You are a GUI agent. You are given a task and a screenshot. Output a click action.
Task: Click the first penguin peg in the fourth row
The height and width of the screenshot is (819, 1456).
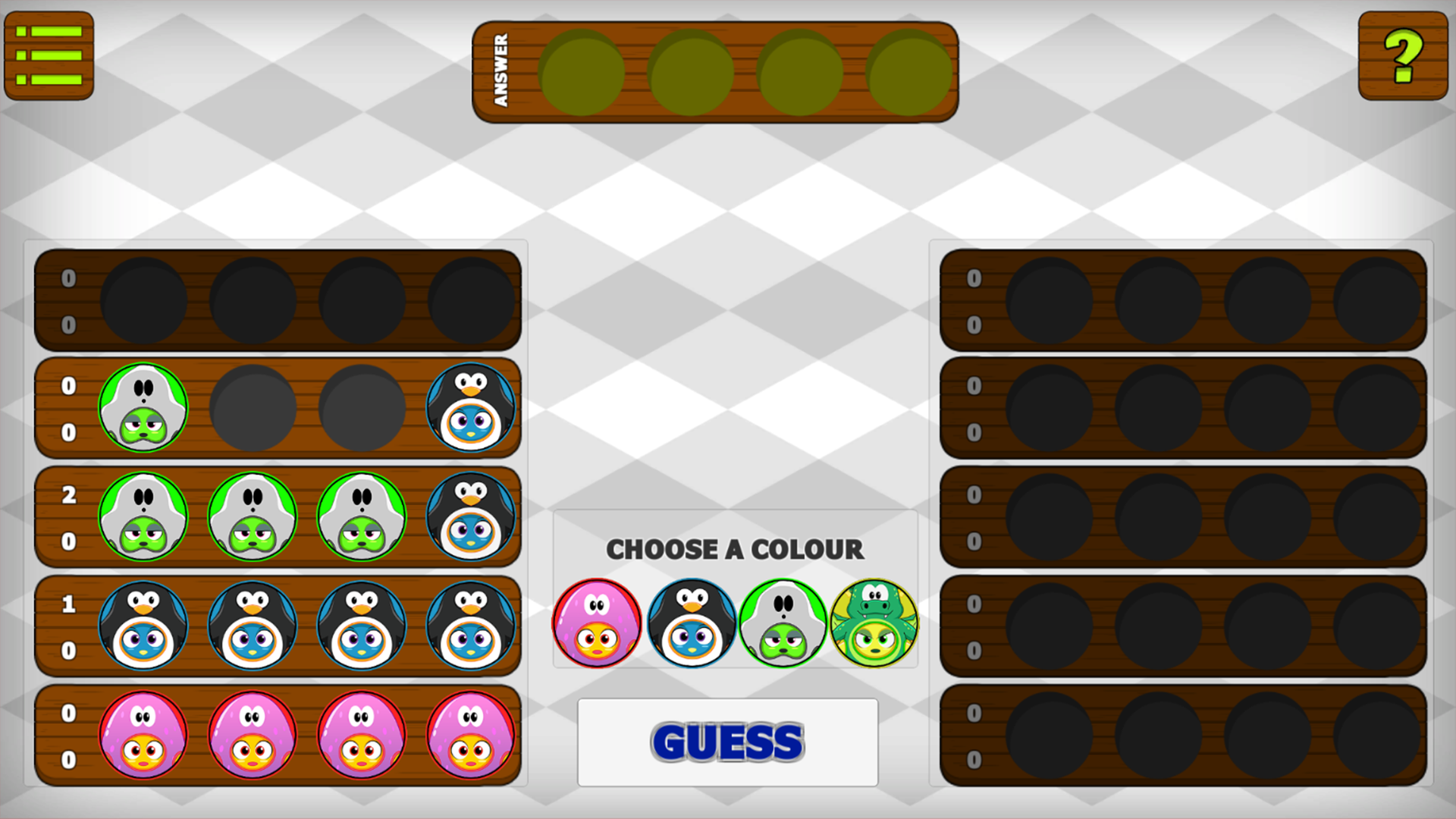pos(144,626)
